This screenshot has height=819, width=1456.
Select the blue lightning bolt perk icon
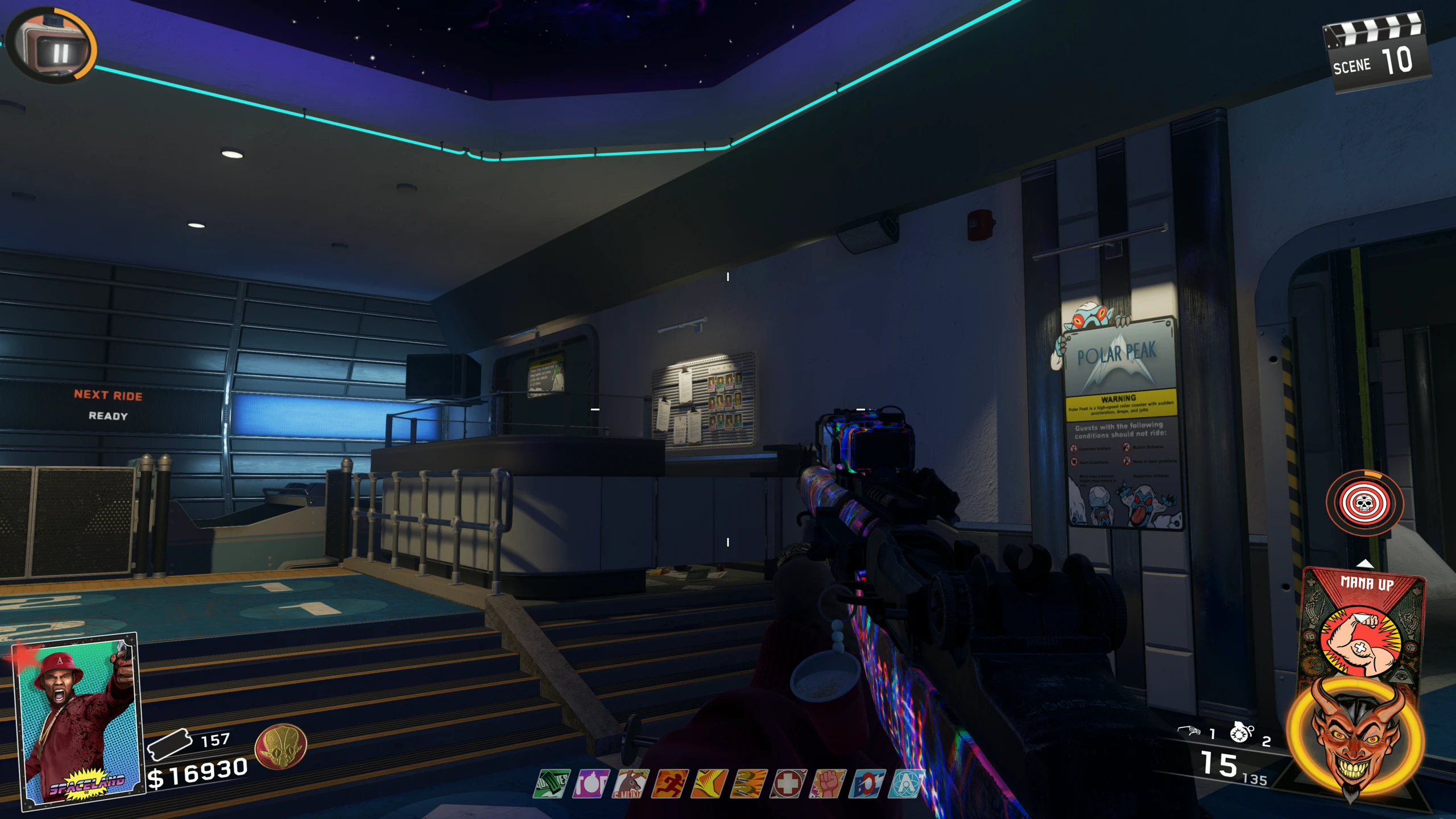point(866,784)
